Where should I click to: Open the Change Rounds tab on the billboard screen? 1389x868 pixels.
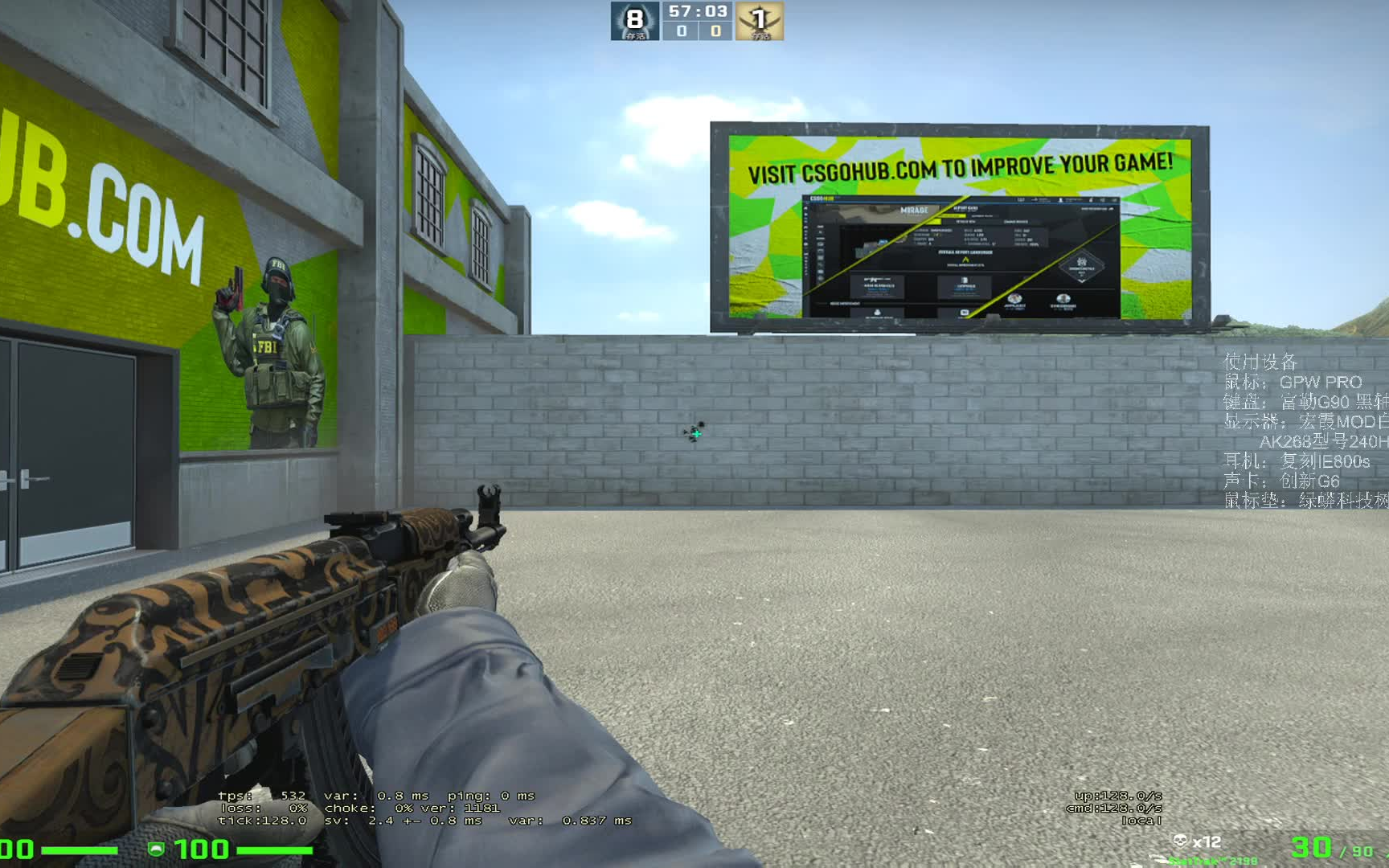pos(1016,222)
